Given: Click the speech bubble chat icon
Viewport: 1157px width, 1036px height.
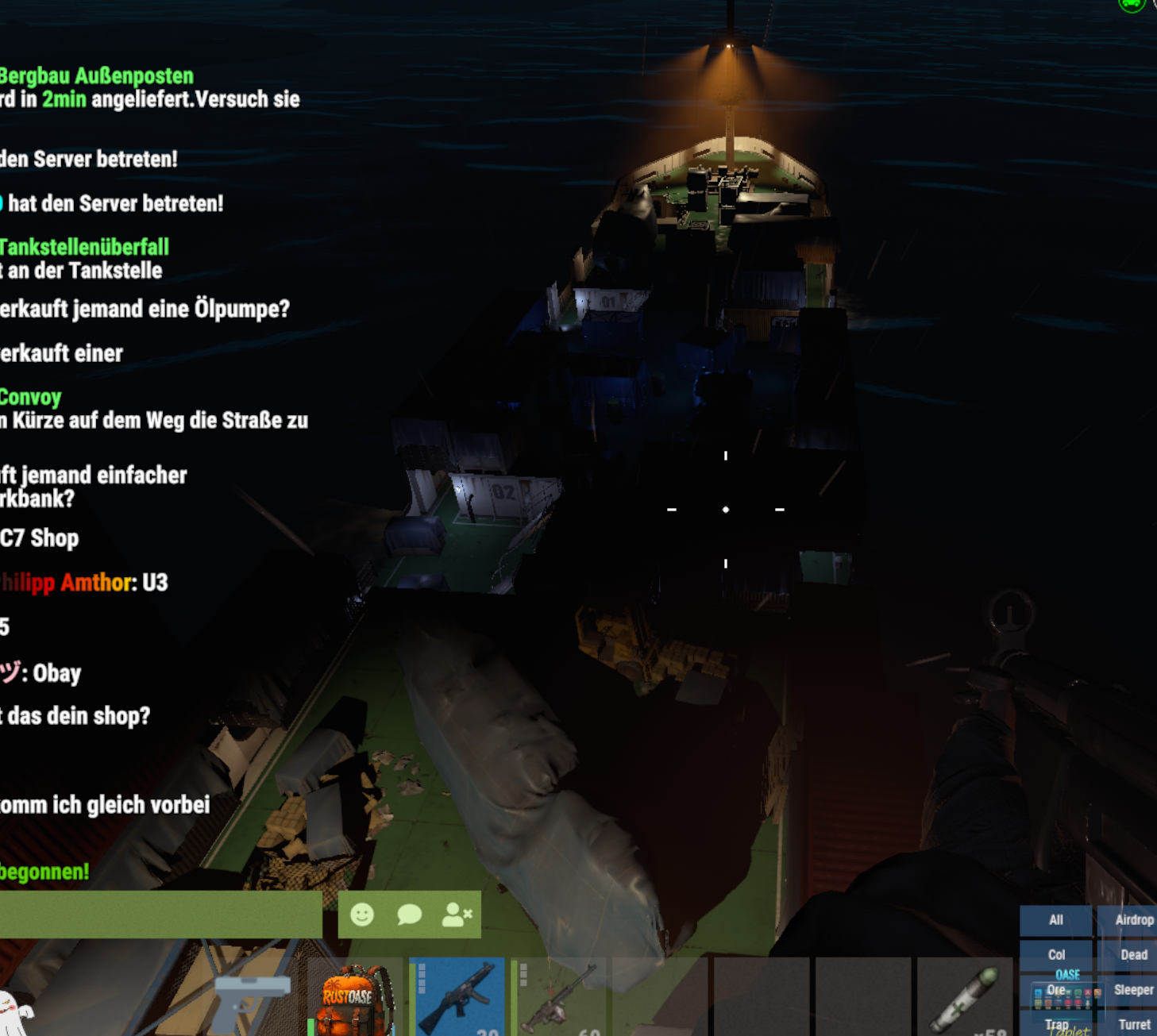Looking at the screenshot, I should 409,915.
